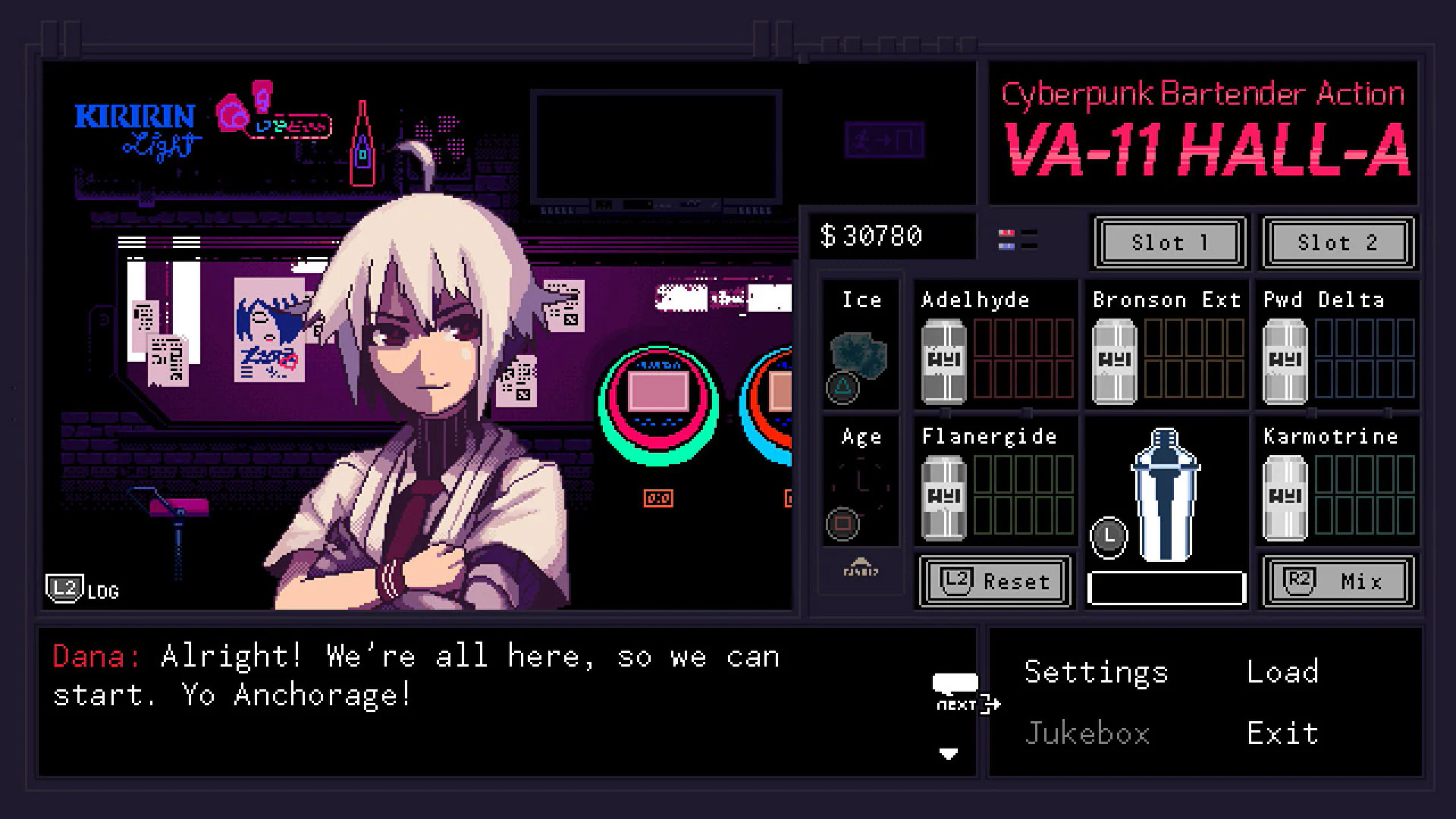Expand dialogue with the down chevron below NEXT
This screenshot has height=819, width=1456.
[949, 755]
